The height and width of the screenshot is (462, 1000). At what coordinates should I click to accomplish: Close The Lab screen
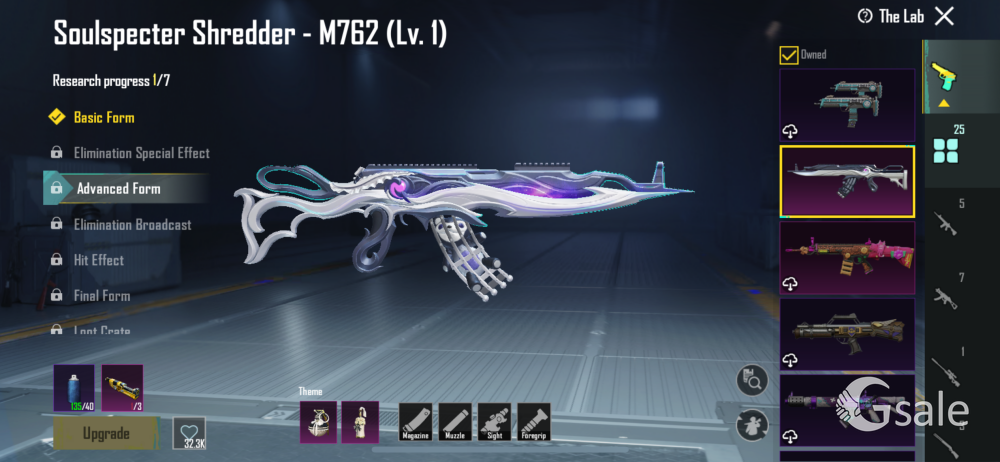944,15
